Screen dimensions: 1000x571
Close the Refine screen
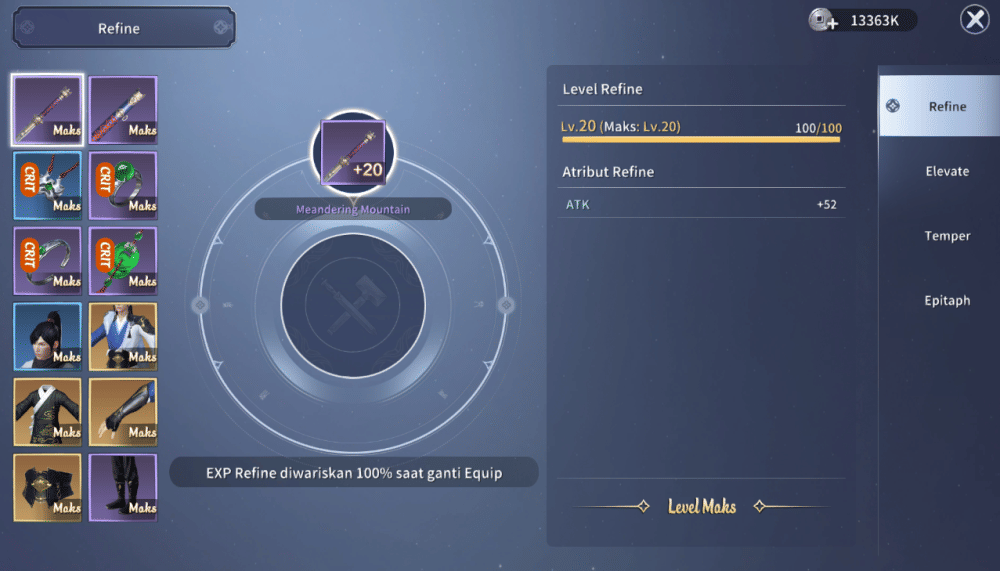tap(974, 20)
